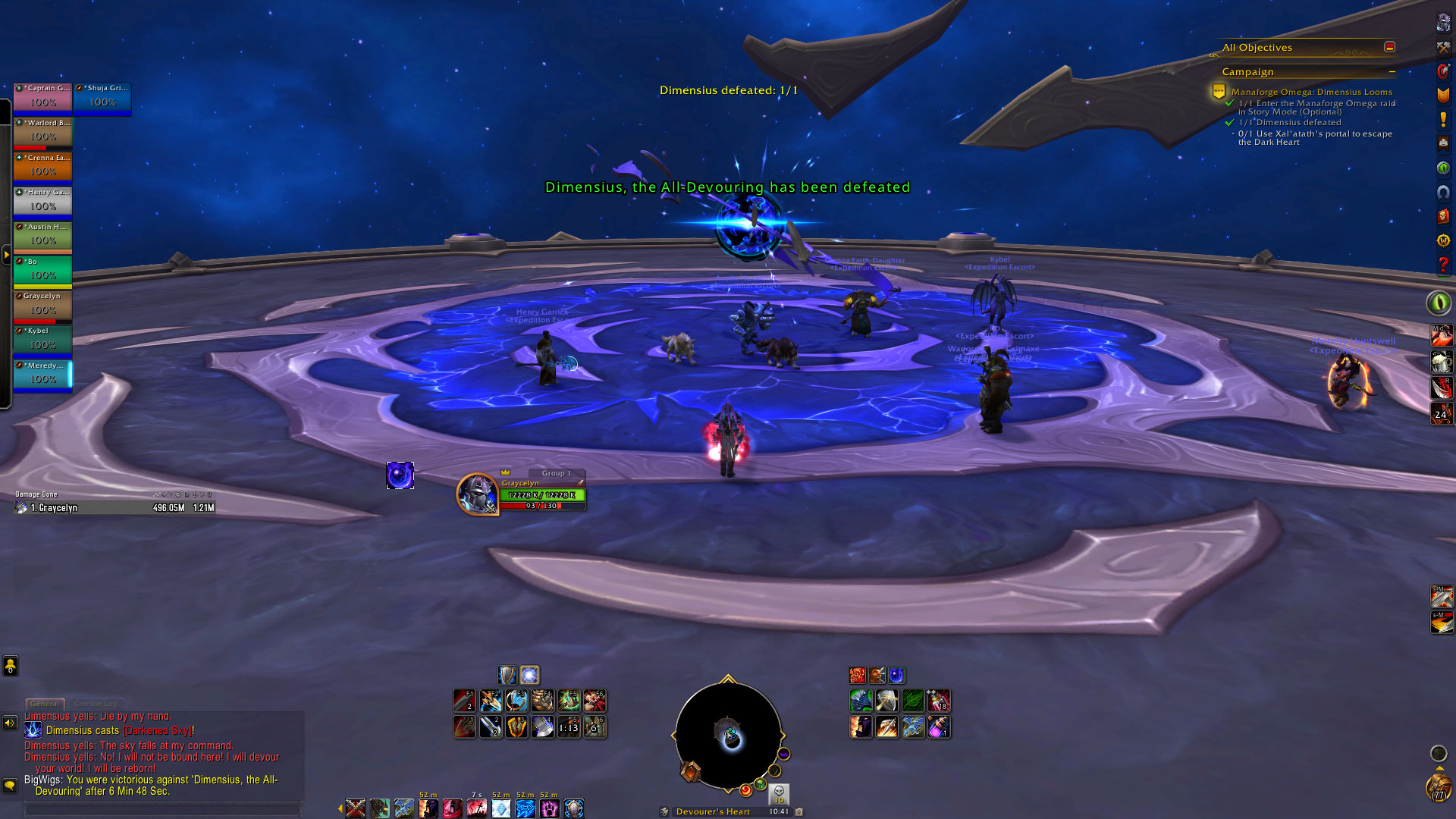Switch to the General chat tab
Viewport: 1456px width, 819px height.
pos(45,704)
